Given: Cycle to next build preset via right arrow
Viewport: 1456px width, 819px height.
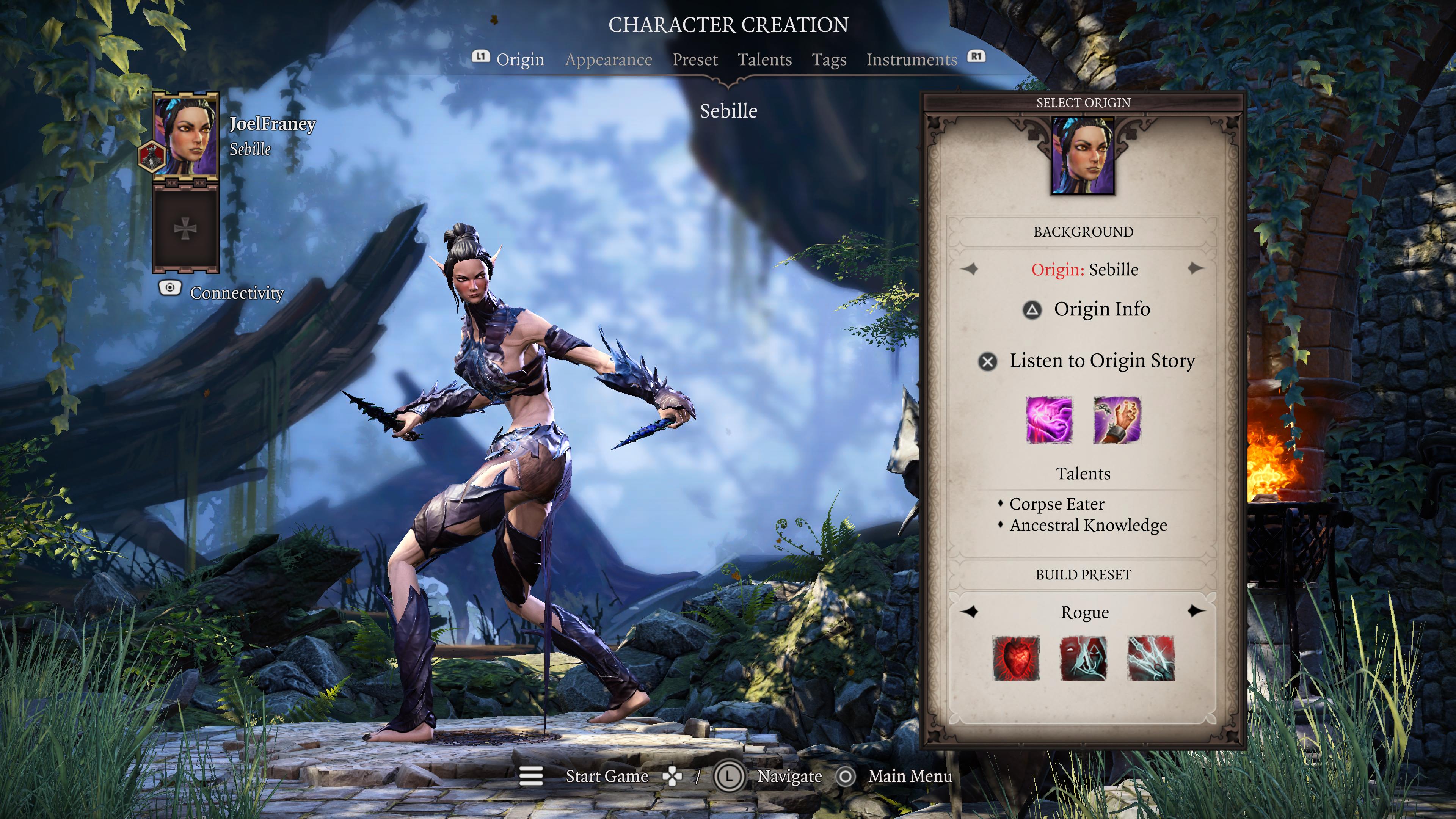Looking at the screenshot, I should click(x=1196, y=612).
